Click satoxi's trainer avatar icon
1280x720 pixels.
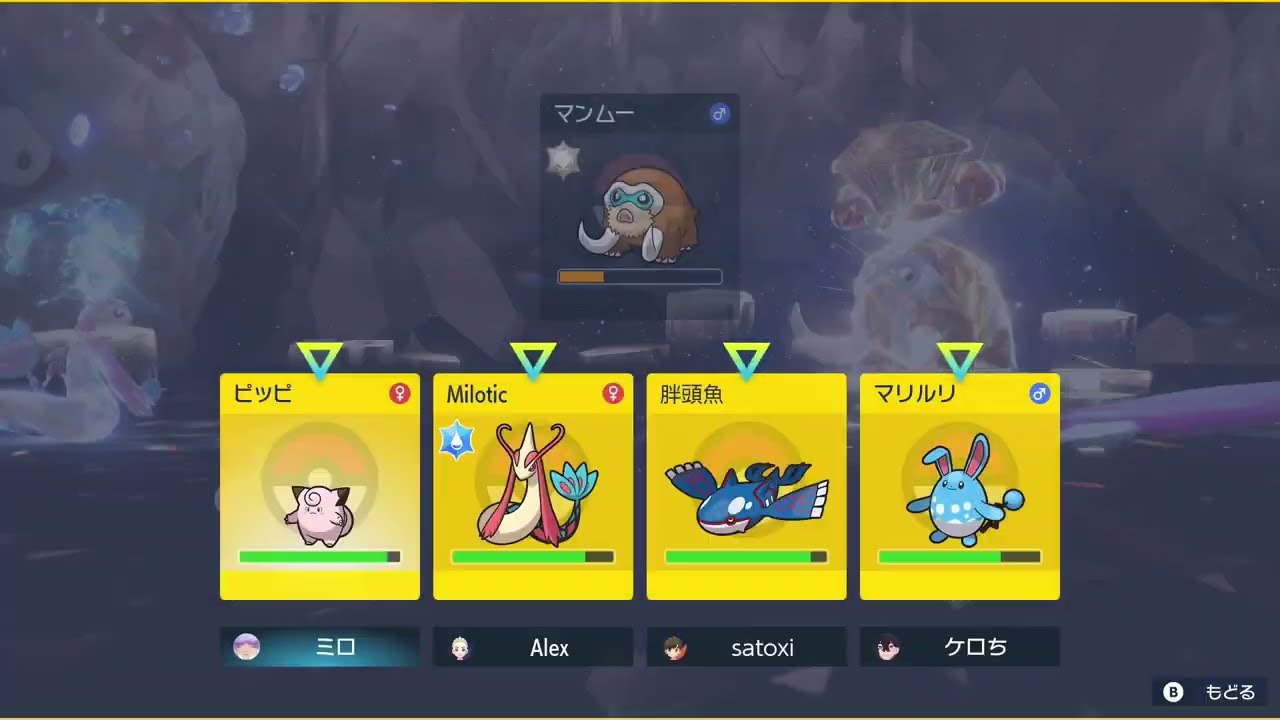tap(673, 647)
